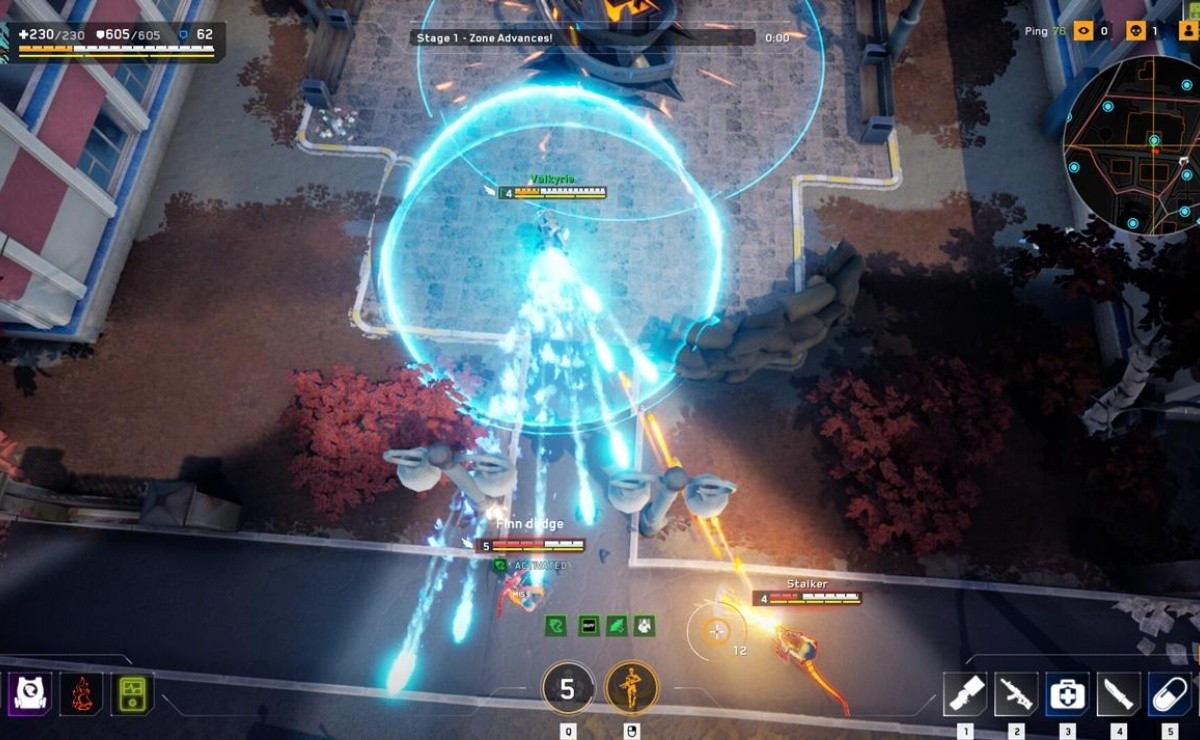This screenshot has width=1200, height=740.
Task: Open the green heart-monitor device slot
Action: 132,693
